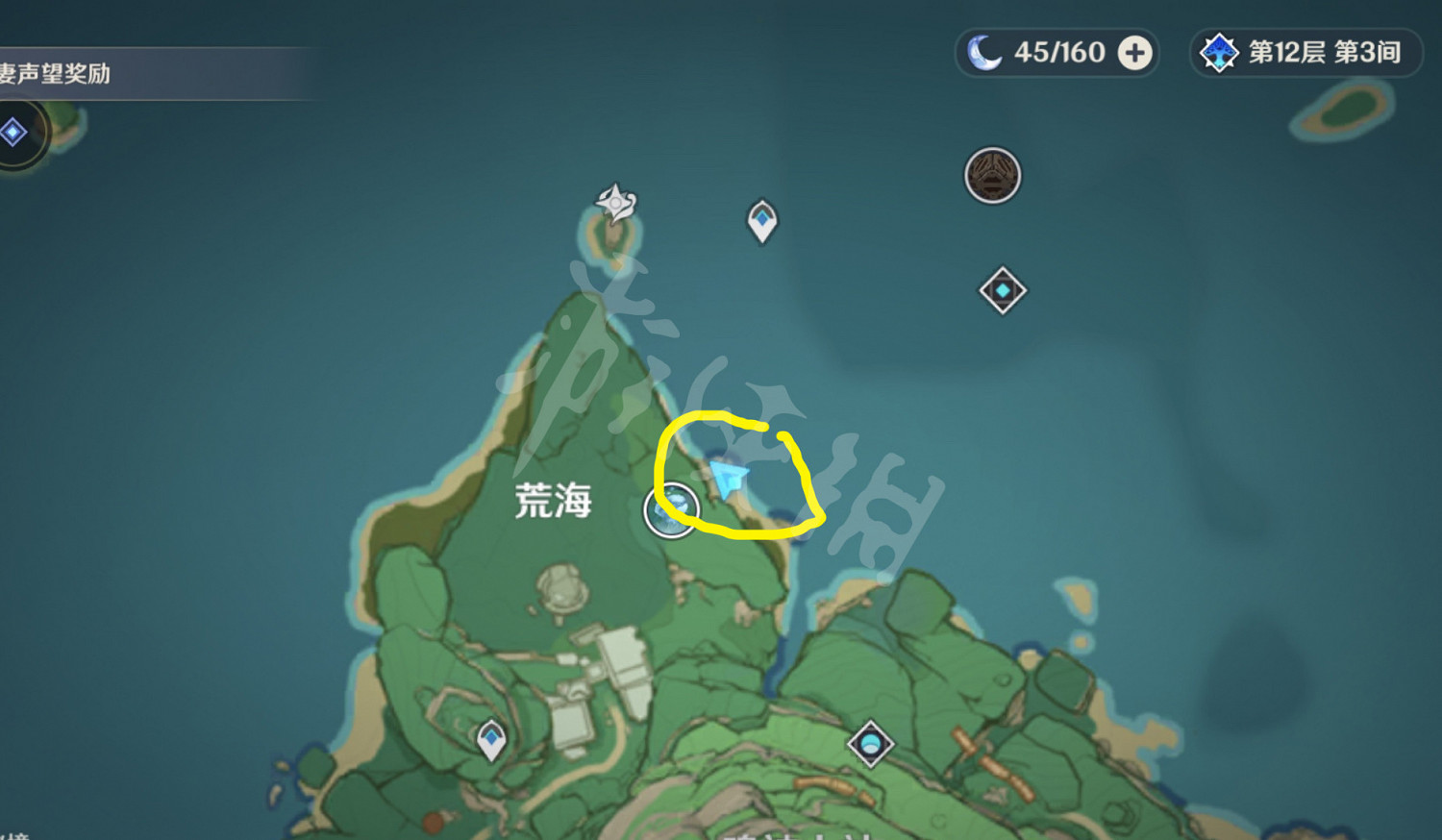Viewport: 1442px width, 840px height.
Task: Click the plus button beside the resin counter
Action: pos(1134,53)
